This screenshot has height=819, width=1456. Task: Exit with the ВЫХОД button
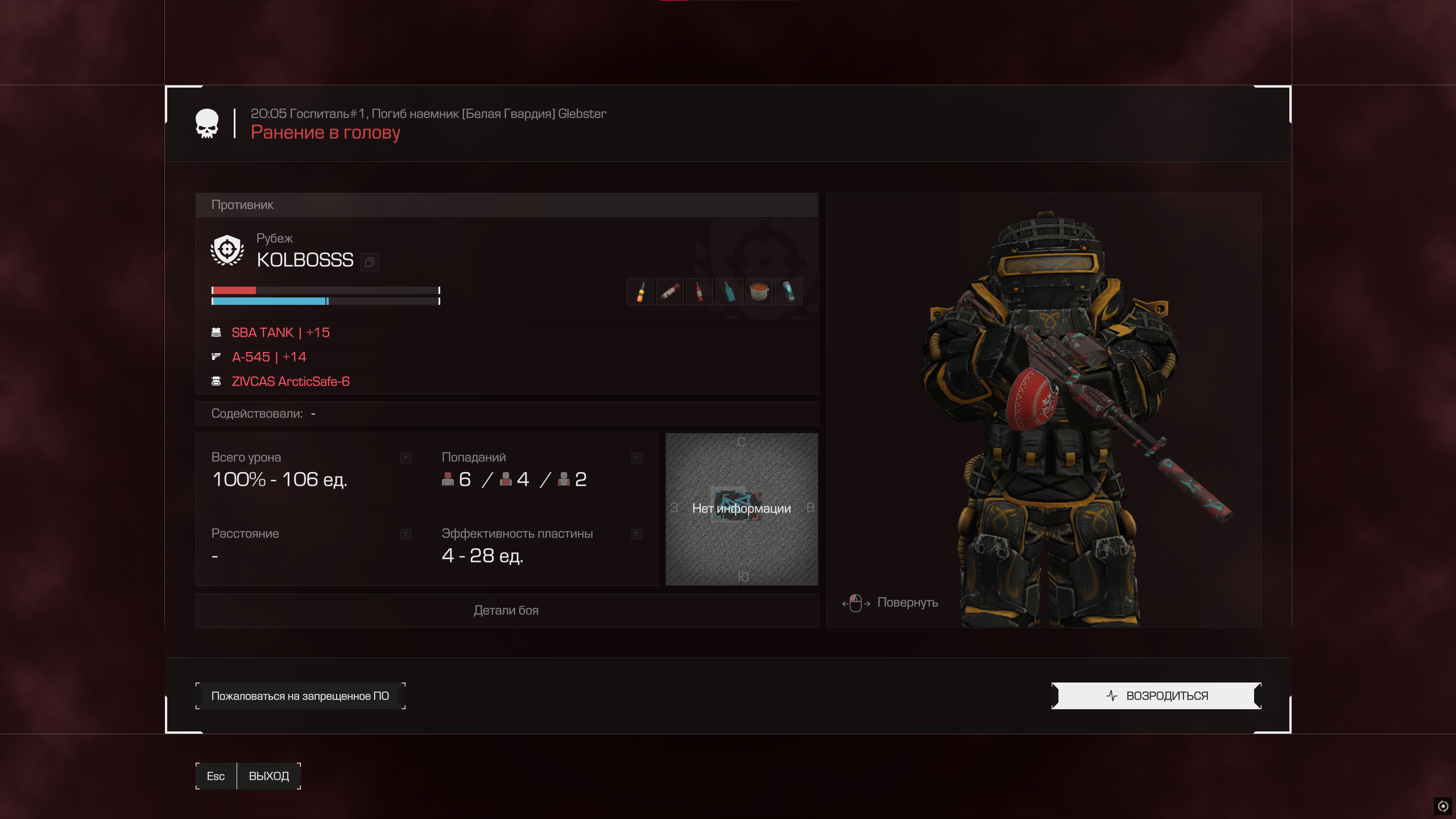pyautogui.click(x=268, y=776)
